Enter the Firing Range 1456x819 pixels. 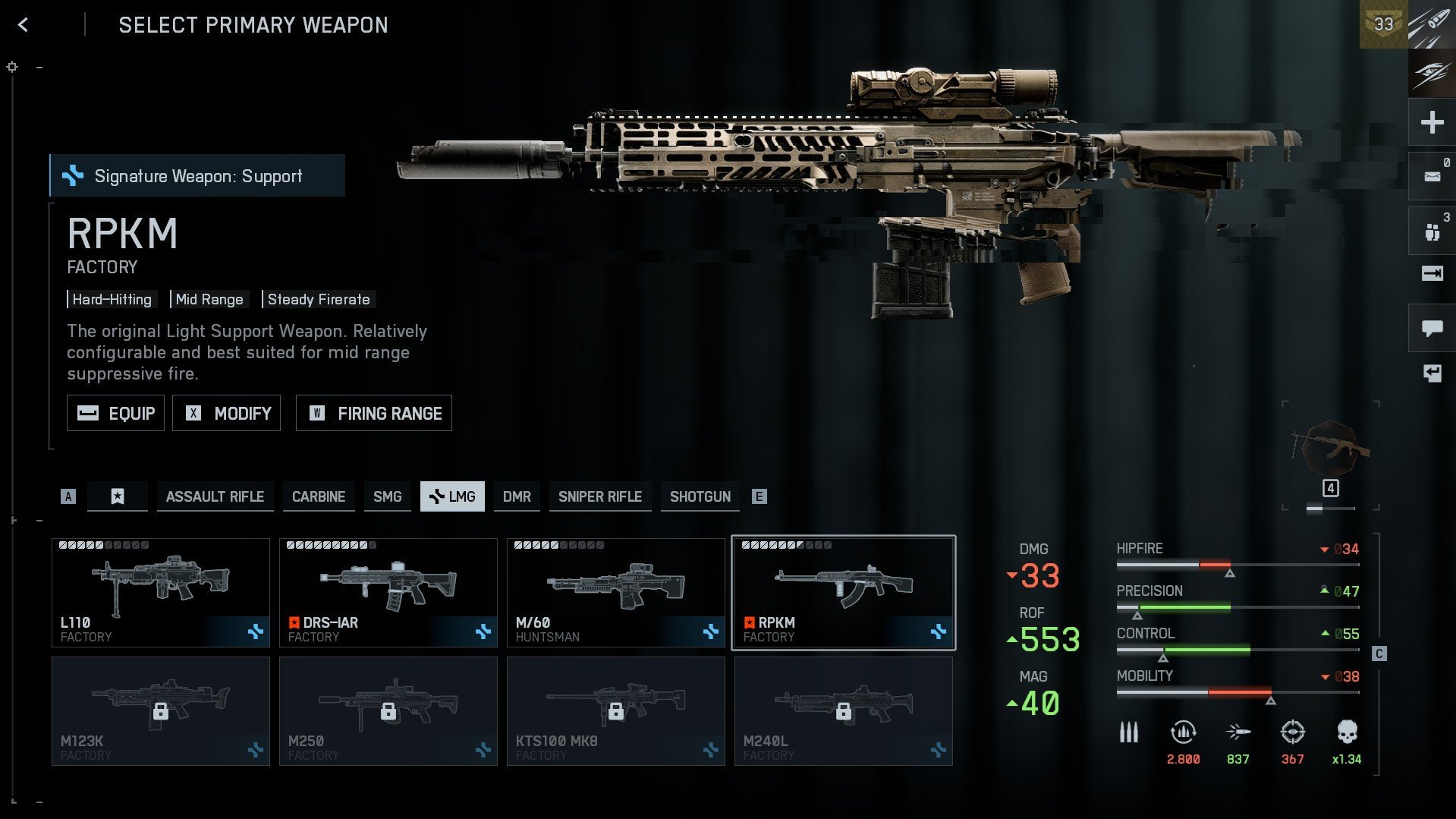click(x=373, y=413)
